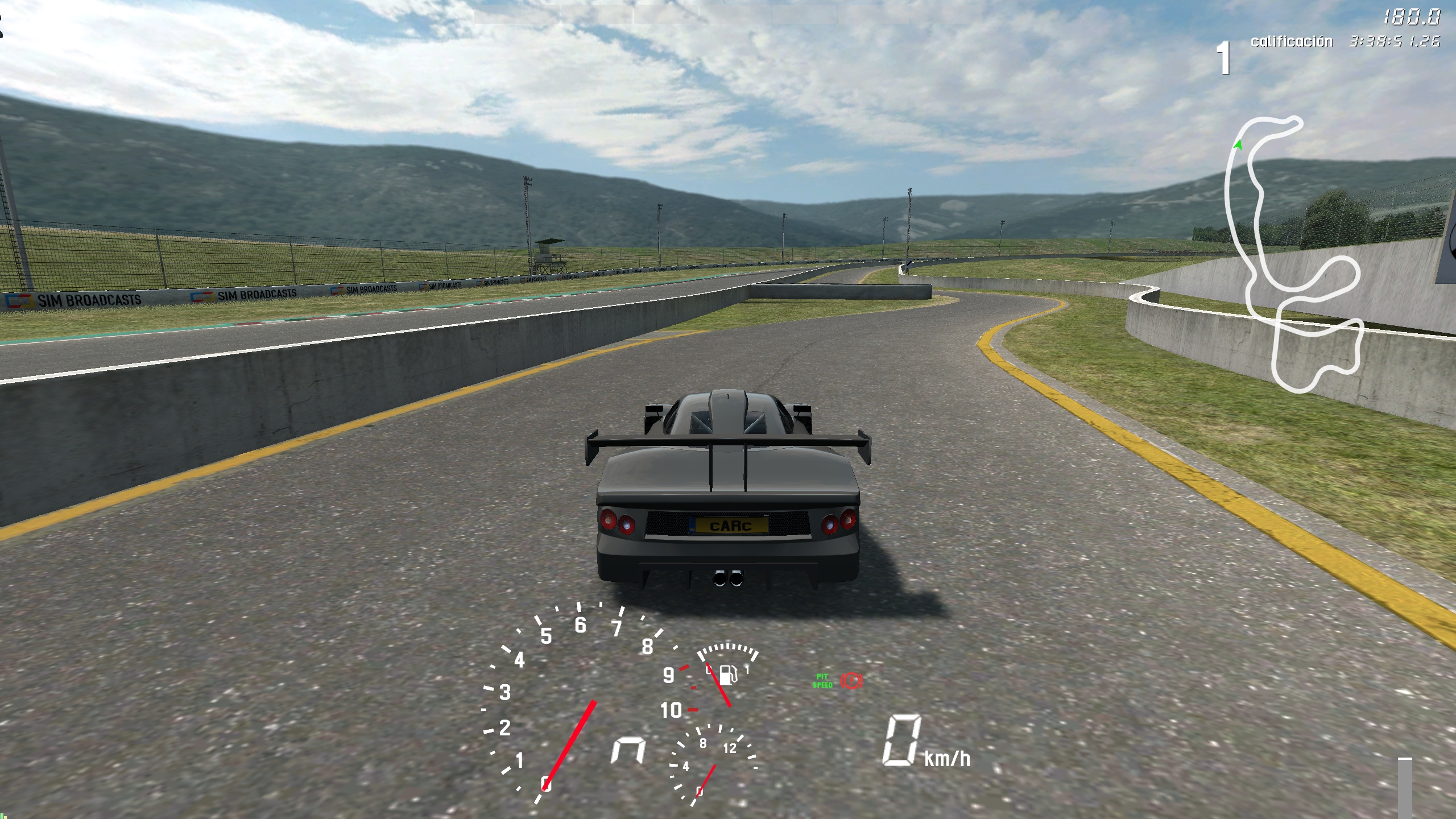The height and width of the screenshot is (819, 1456).
Task: Click the fuel pump gauge icon
Action: (x=728, y=675)
